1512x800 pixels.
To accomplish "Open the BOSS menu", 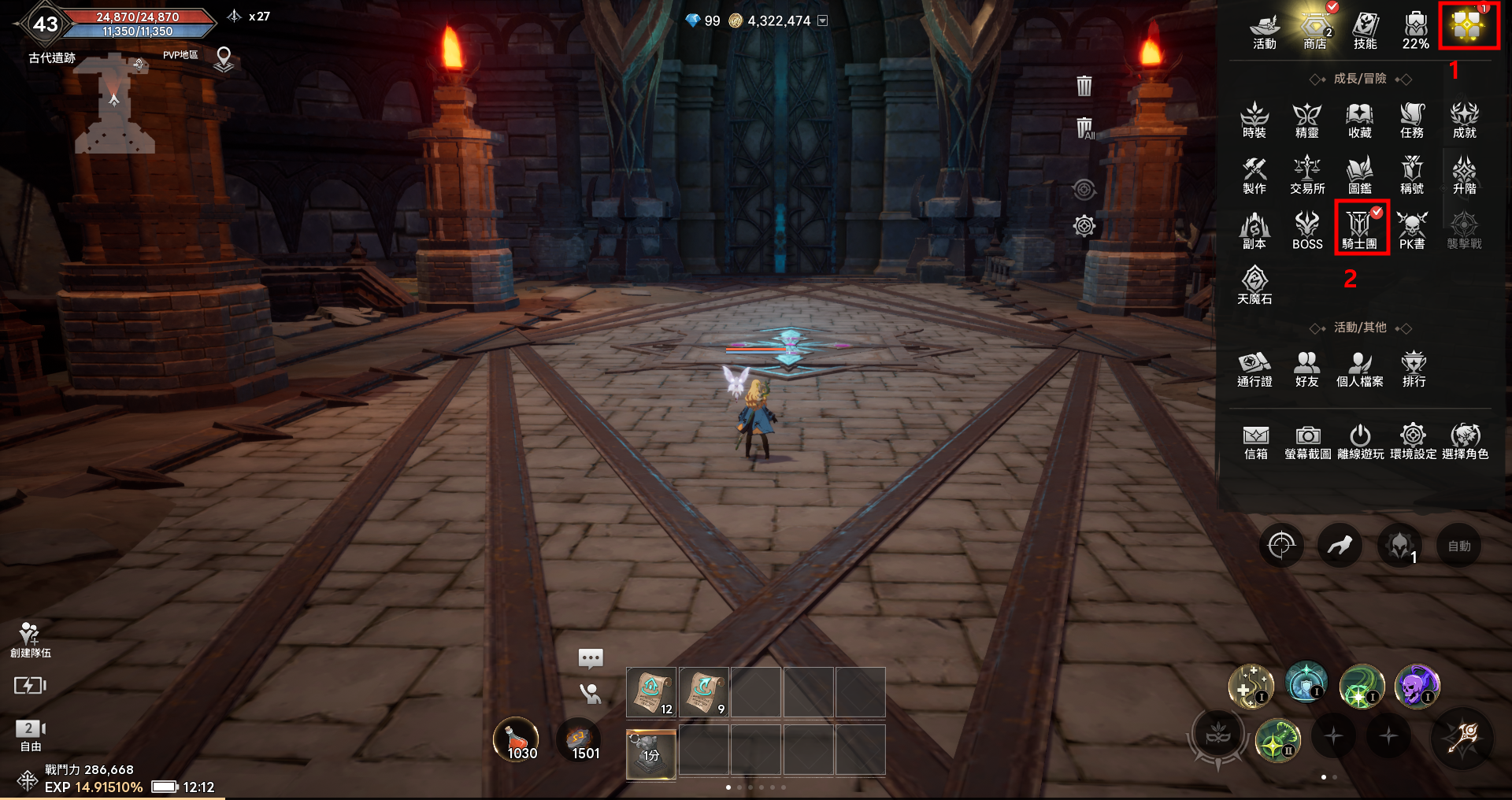I will pos(1307,230).
